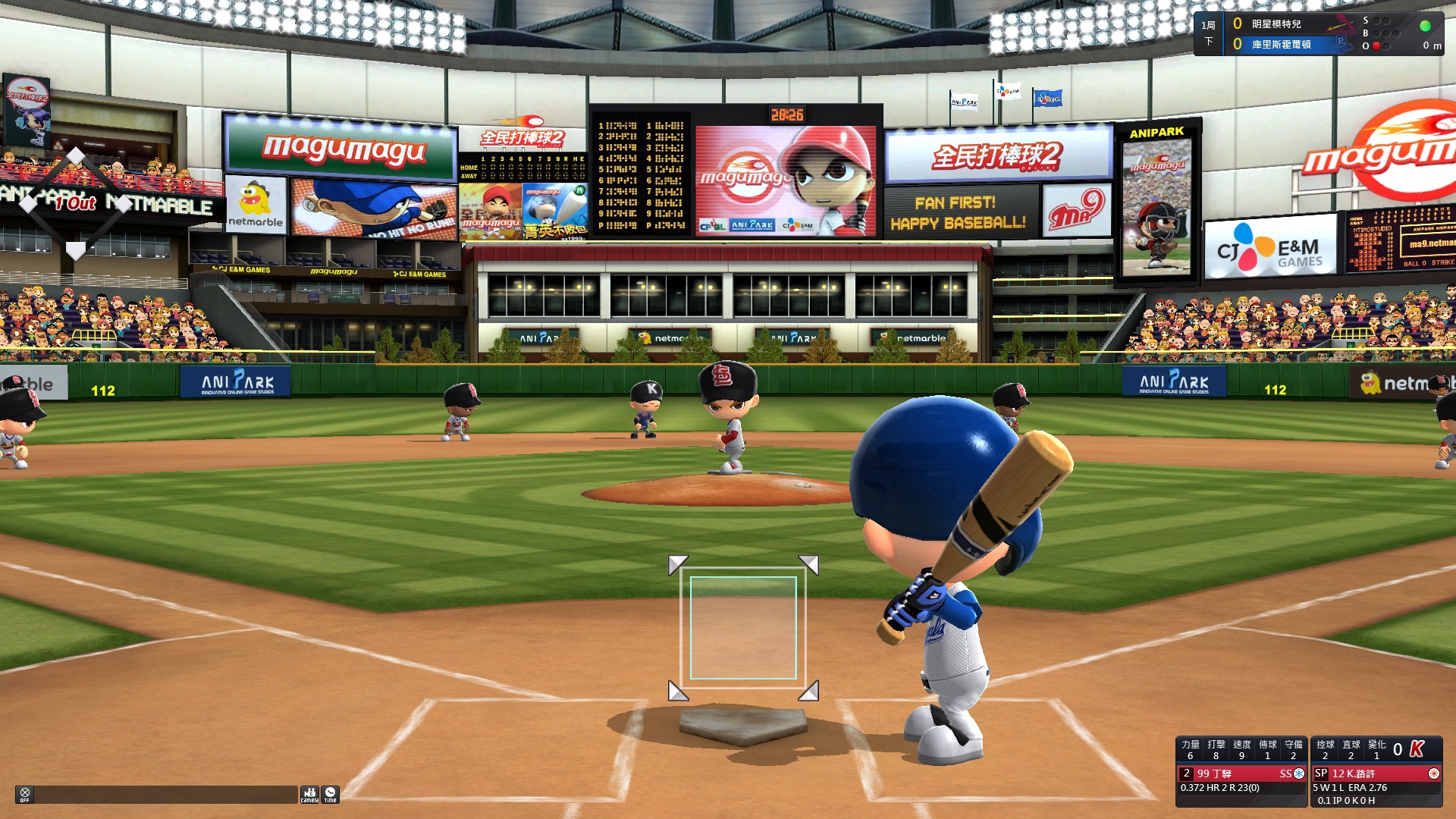Open the Time button
The width and height of the screenshot is (1456, 819).
point(330,794)
